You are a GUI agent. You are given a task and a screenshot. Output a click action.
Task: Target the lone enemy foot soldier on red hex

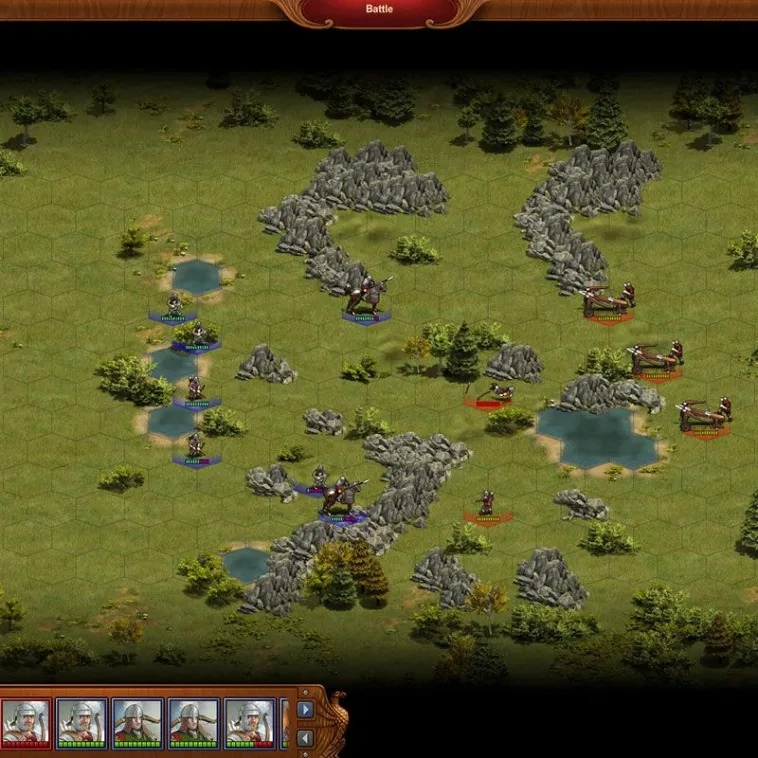point(487,503)
